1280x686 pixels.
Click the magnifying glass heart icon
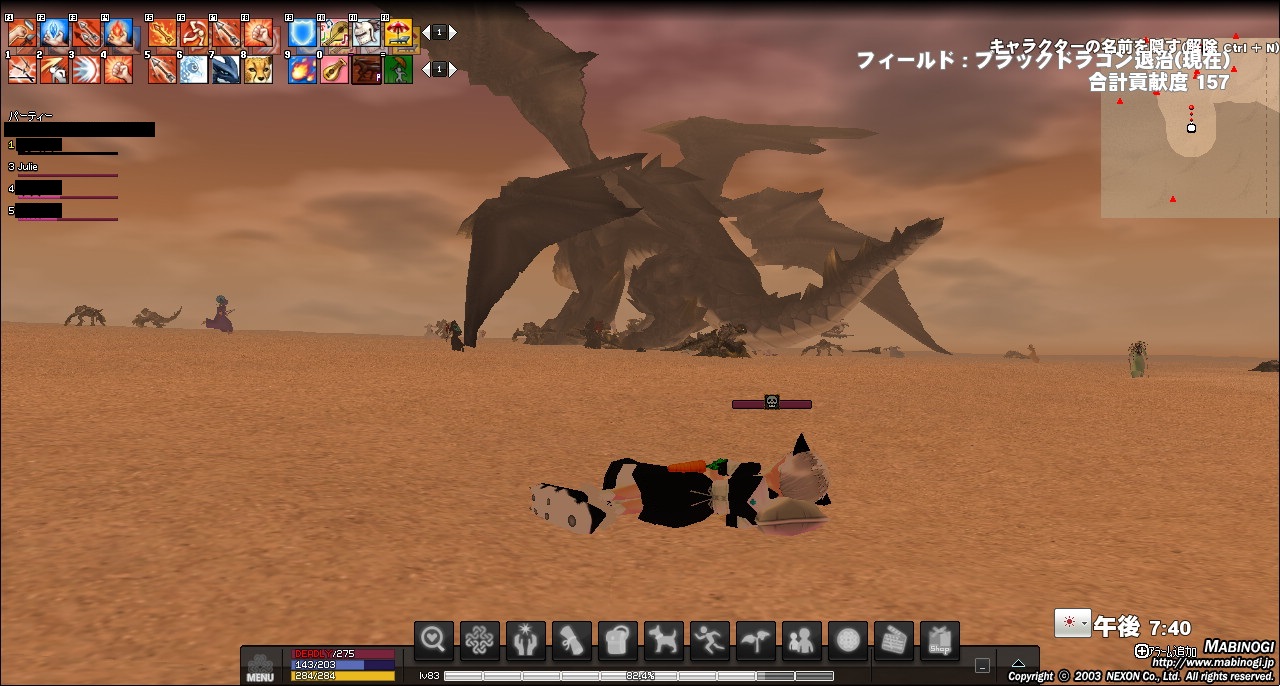(434, 640)
